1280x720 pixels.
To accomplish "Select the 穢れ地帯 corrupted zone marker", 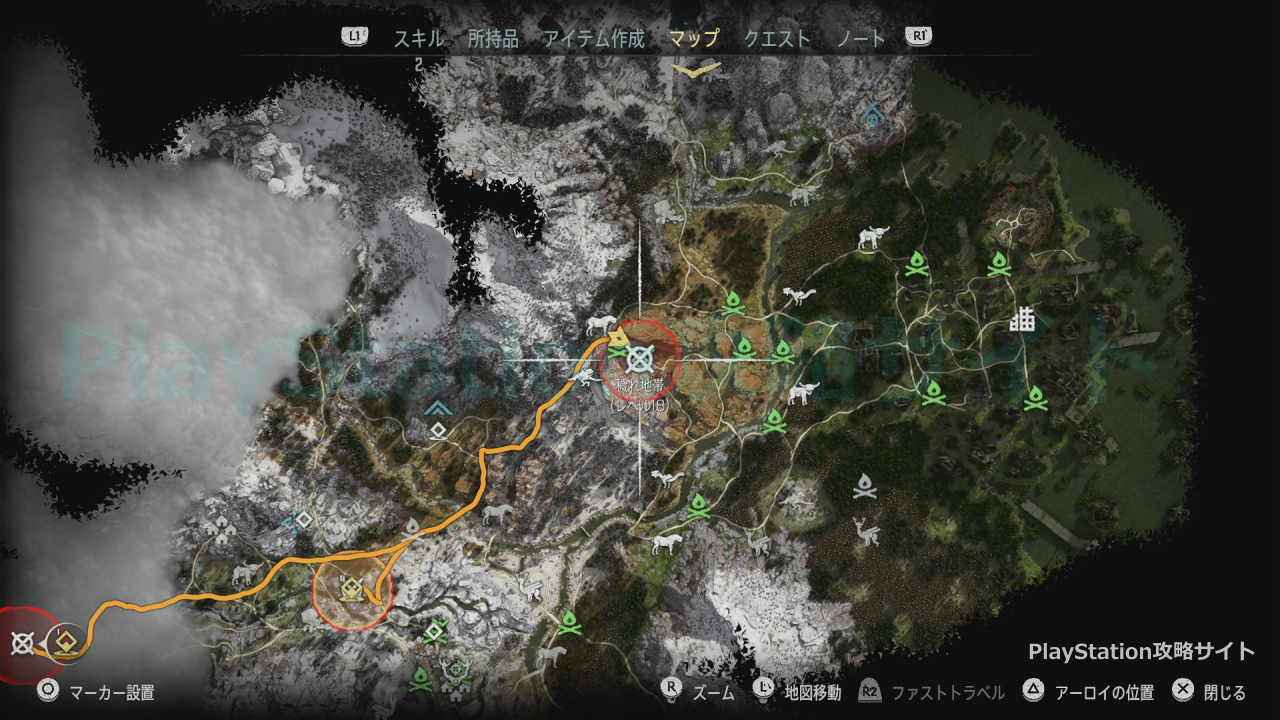I will coord(641,355).
